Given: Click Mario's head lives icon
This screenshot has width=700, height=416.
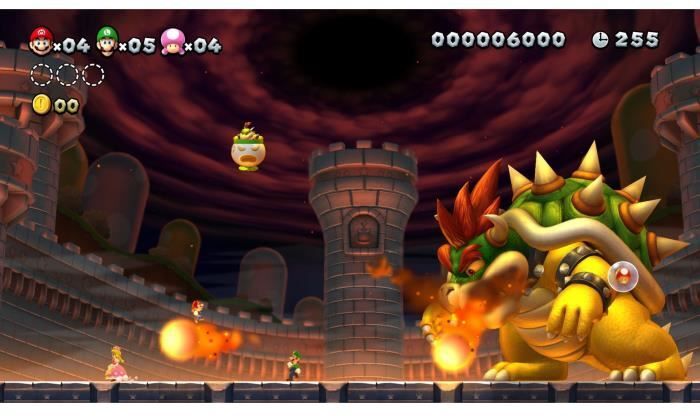Looking at the screenshot, I should point(41,40).
